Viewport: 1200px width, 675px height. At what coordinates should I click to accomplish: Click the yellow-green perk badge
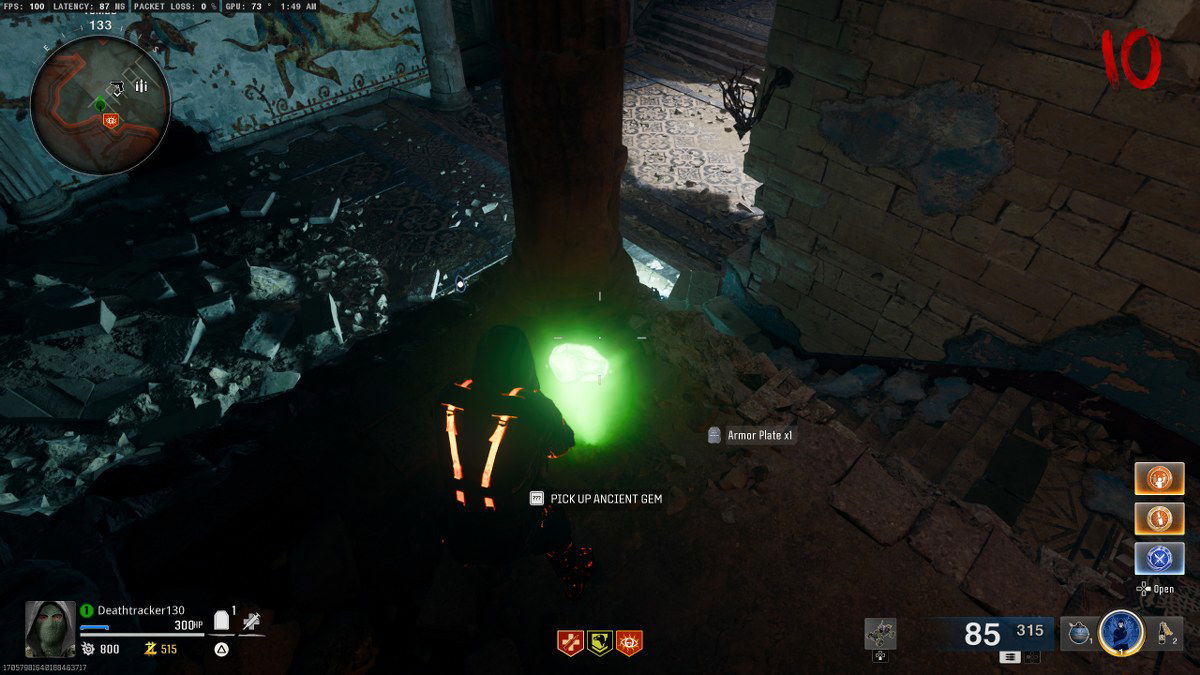coord(600,643)
